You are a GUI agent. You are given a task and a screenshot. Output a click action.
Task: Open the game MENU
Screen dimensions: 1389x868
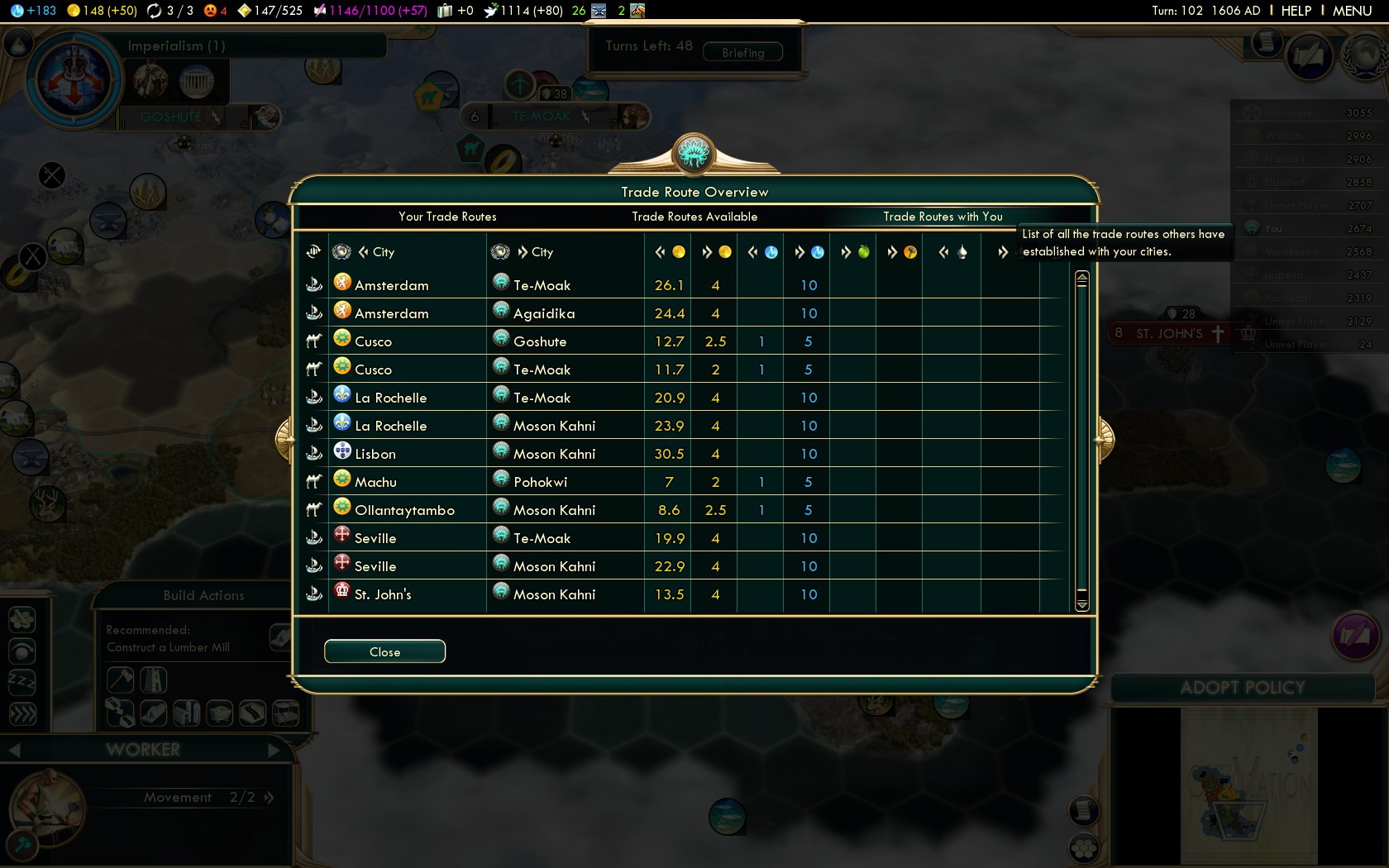tap(1352, 11)
